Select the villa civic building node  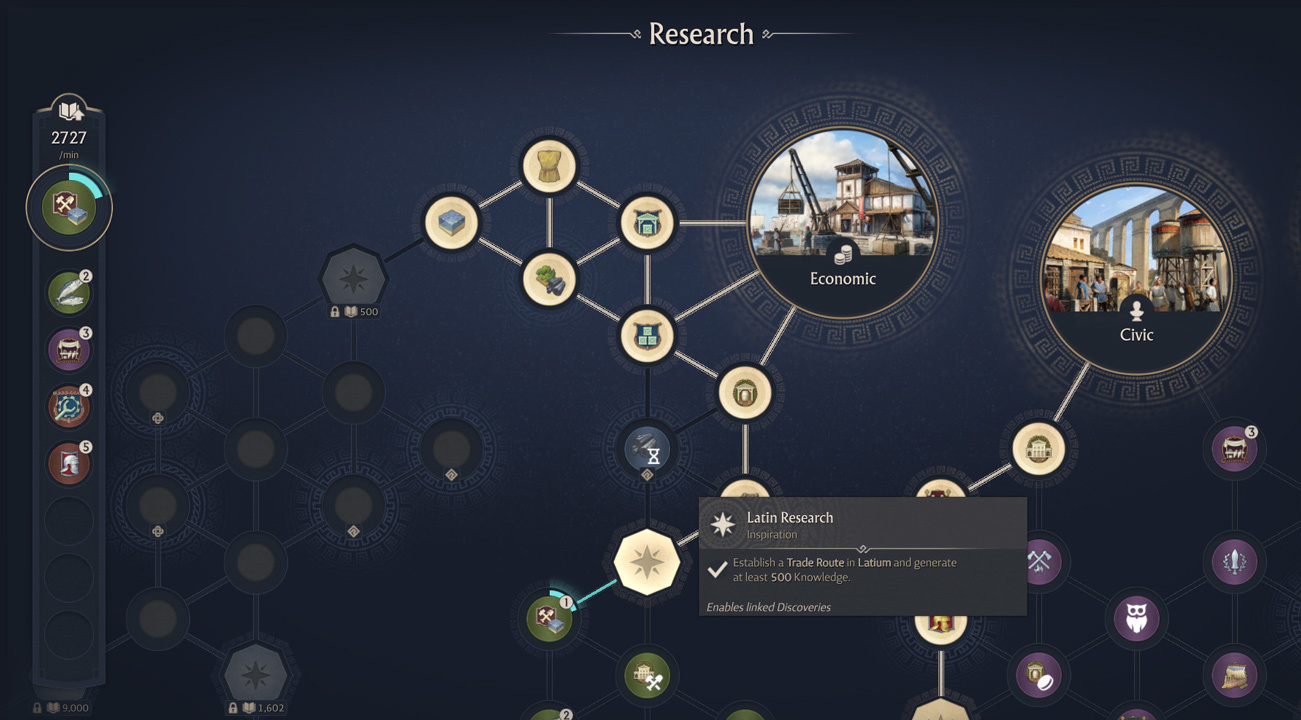point(1038,449)
